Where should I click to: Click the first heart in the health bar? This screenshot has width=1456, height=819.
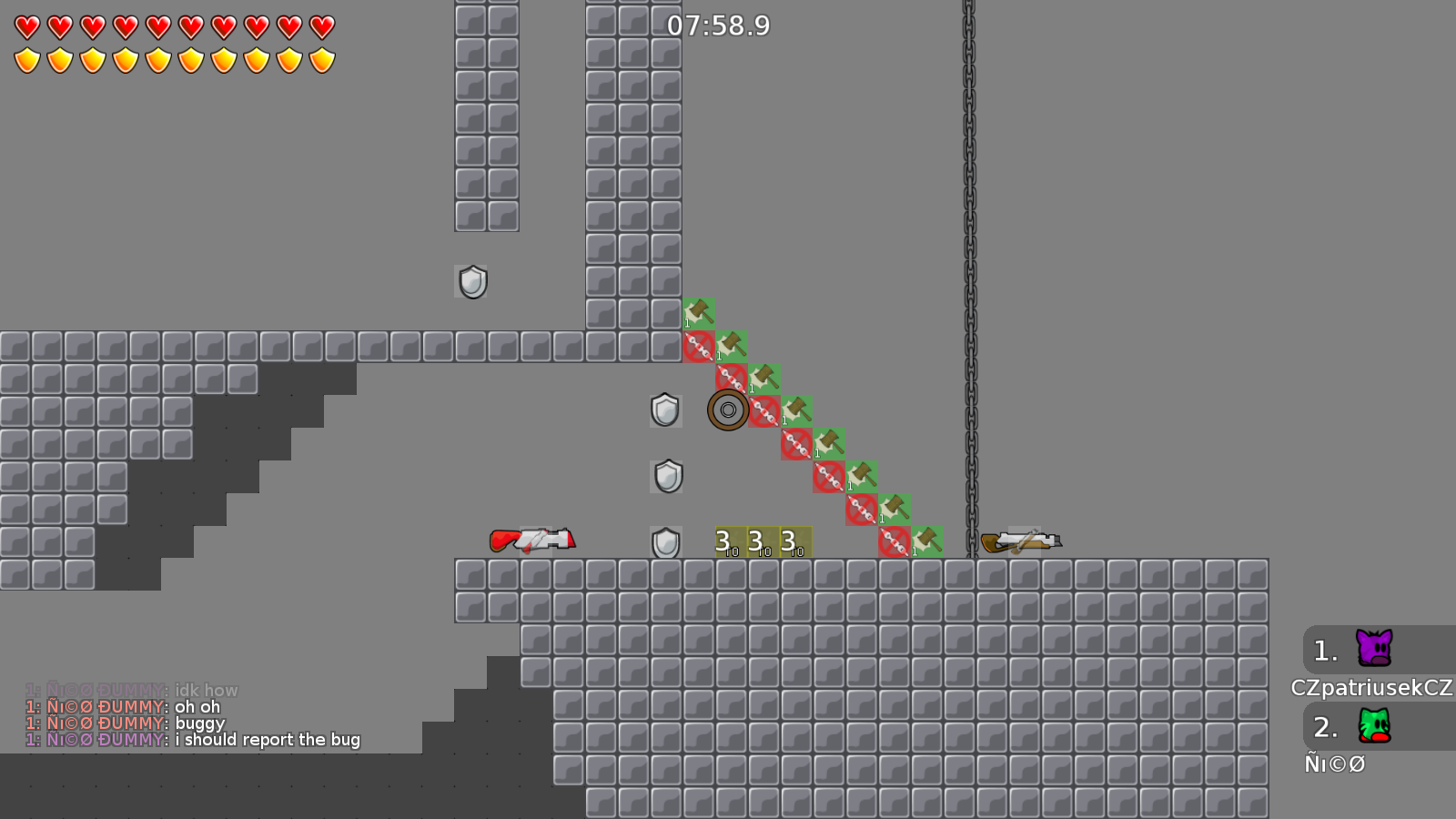[x=25, y=25]
